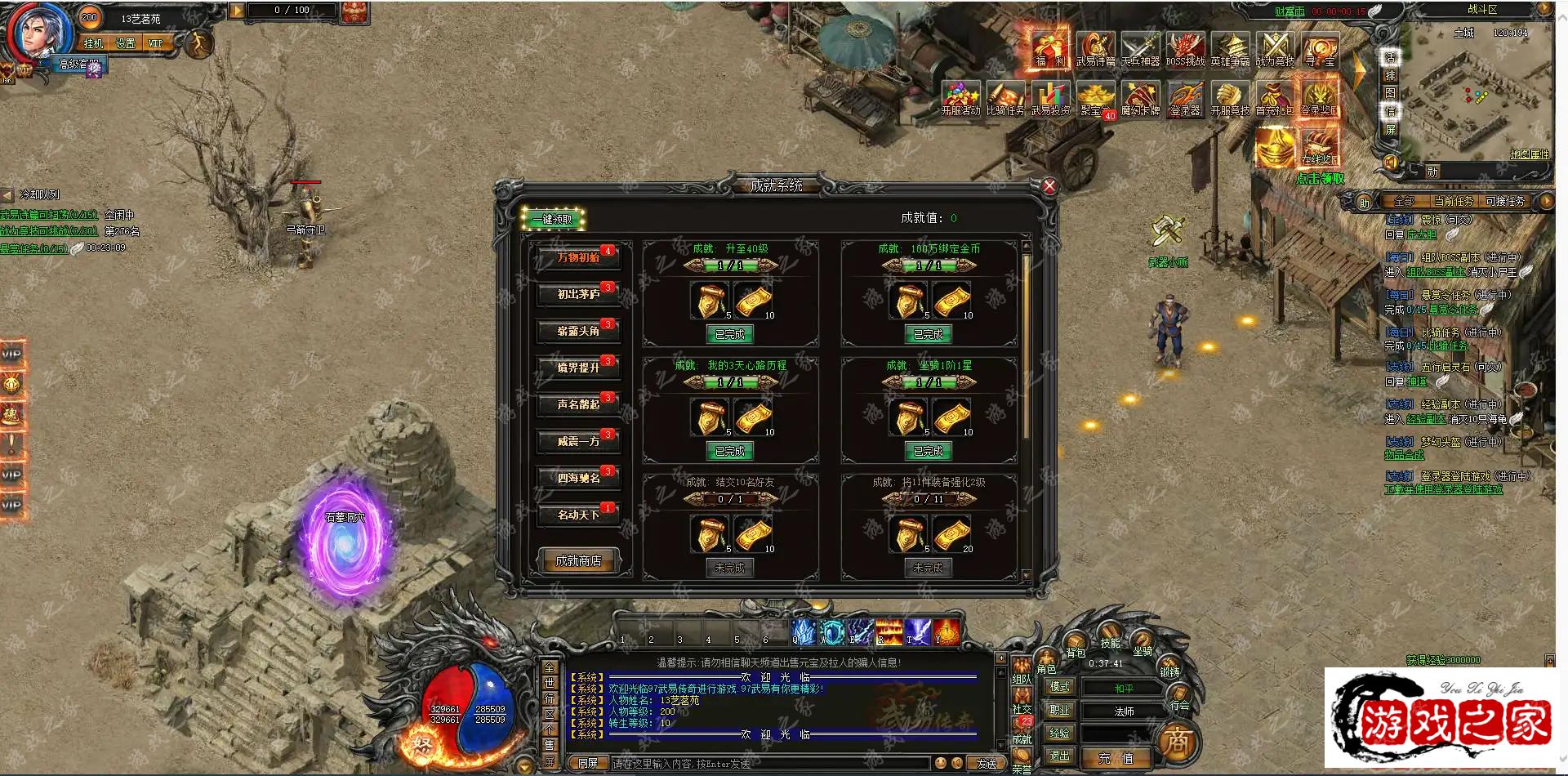Open the BOSS挑战 challenge icon
The width and height of the screenshot is (1568, 776).
(x=1185, y=49)
